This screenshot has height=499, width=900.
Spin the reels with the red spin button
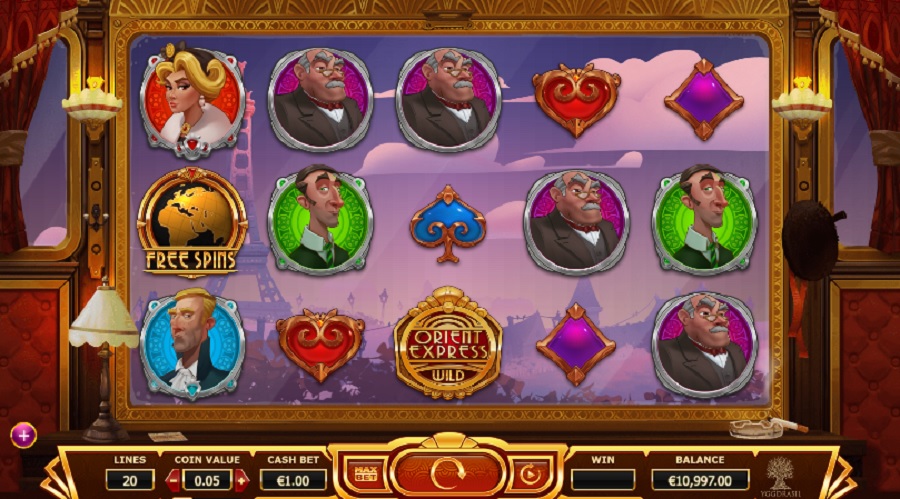447,473
